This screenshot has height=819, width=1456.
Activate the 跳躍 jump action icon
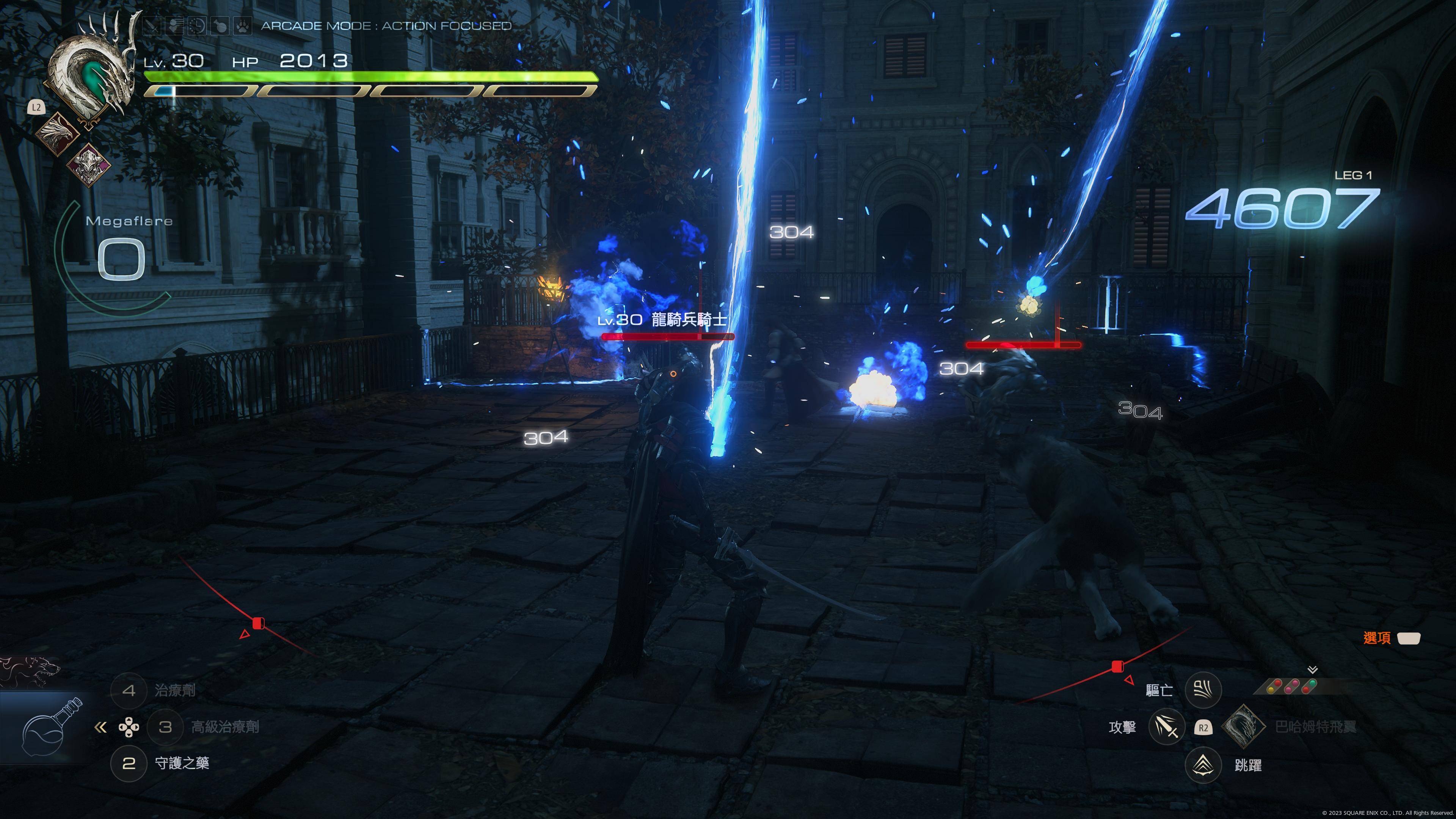[x=1203, y=765]
